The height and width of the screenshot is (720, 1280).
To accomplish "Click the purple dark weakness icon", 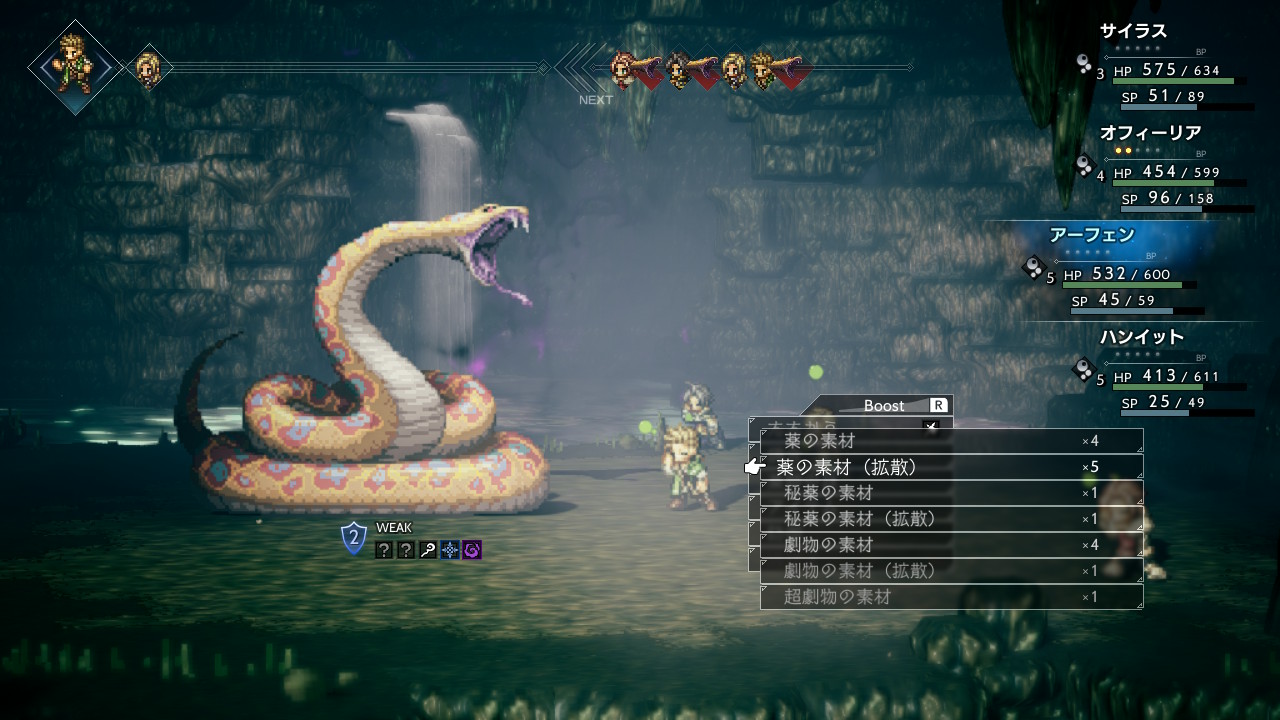I will [472, 550].
